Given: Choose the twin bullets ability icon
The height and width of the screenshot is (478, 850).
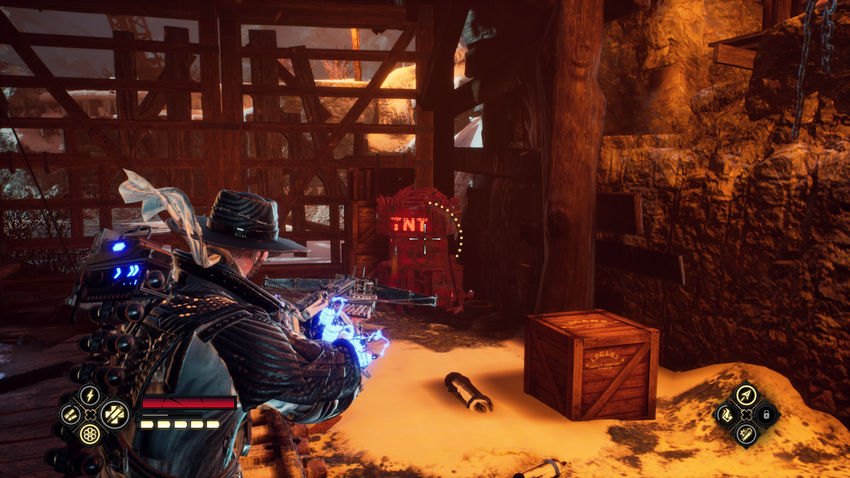Looking at the screenshot, I should 70,414.
